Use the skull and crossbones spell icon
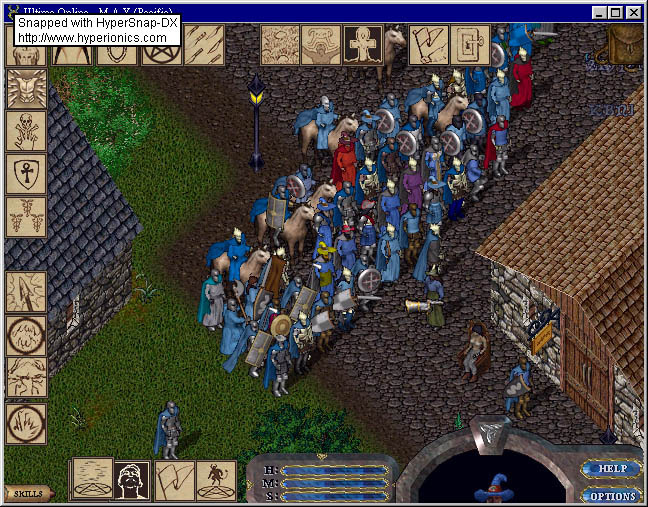Image resolution: width=648 pixels, height=507 pixels. 26,131
